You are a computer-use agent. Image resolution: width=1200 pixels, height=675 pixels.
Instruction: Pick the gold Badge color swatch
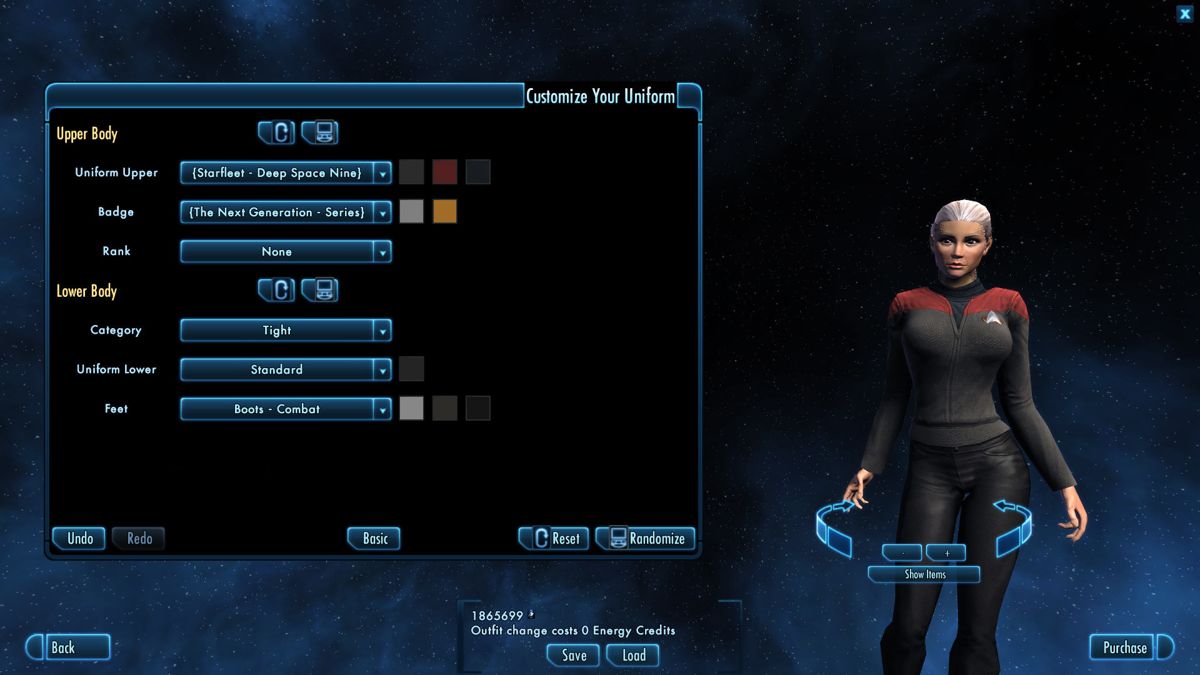click(445, 212)
